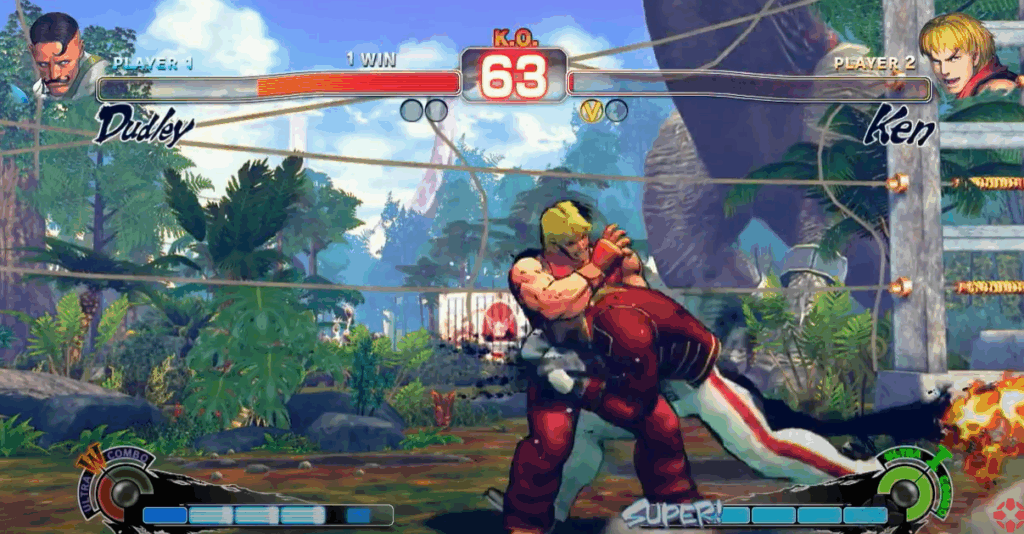This screenshot has width=1024, height=534.
Task: Select Ken's character portrait
Action: coord(962,55)
